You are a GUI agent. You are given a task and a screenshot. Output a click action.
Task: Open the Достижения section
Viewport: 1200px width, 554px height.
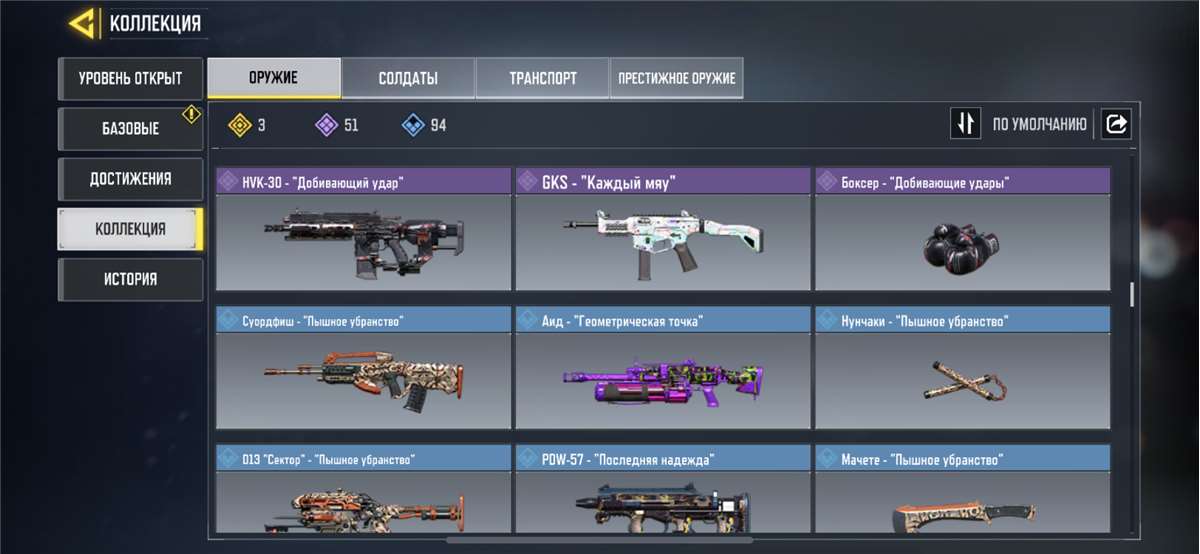point(130,179)
